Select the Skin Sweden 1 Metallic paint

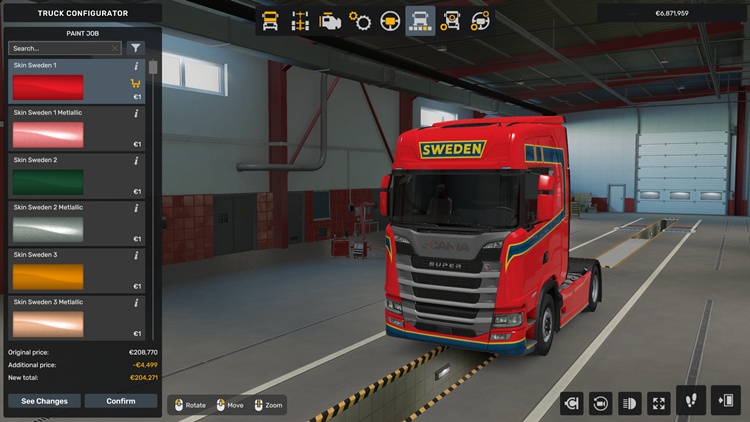(76, 127)
